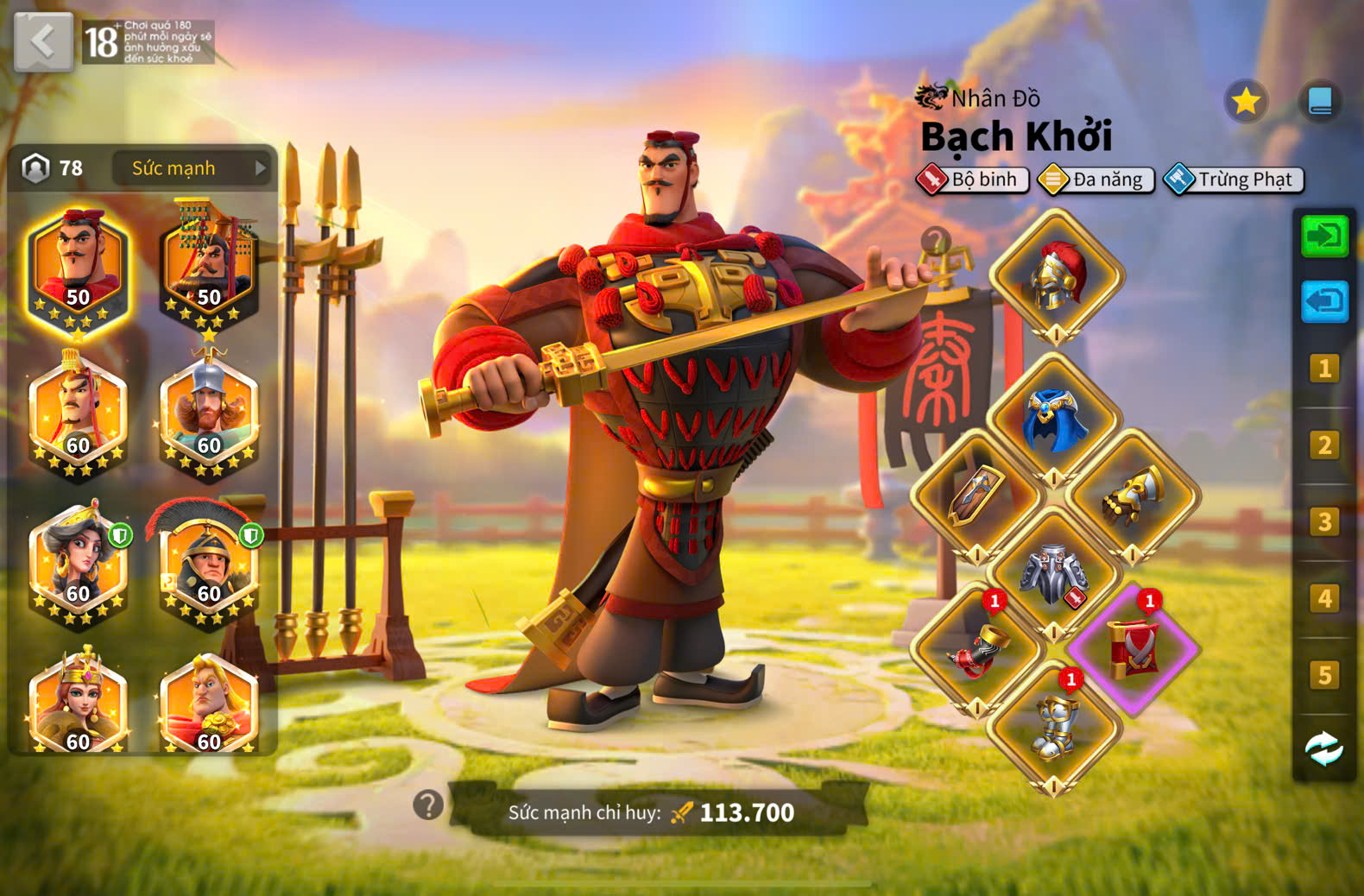Open the helmet equipment slot
This screenshot has height=896, width=1364.
coord(1056,276)
